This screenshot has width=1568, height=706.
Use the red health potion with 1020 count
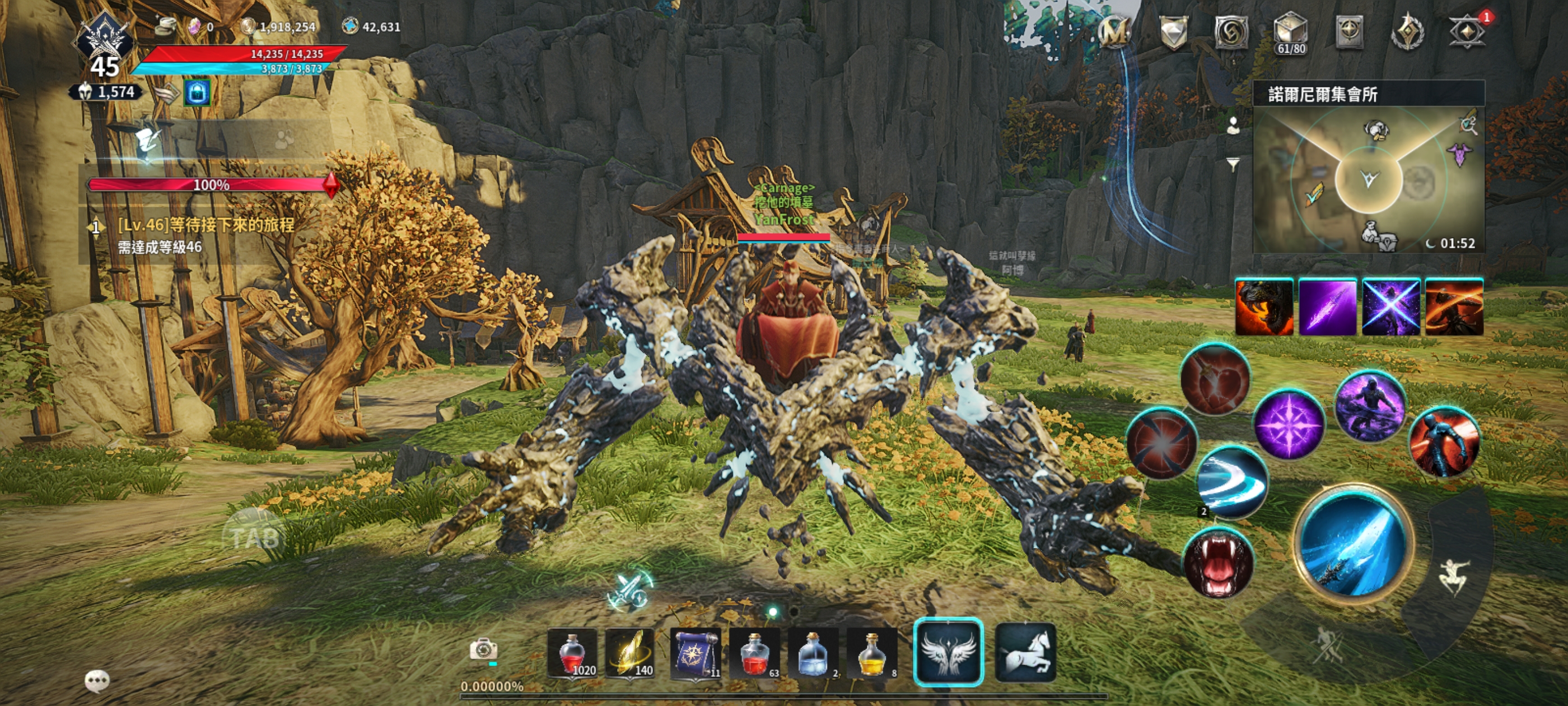(572, 654)
